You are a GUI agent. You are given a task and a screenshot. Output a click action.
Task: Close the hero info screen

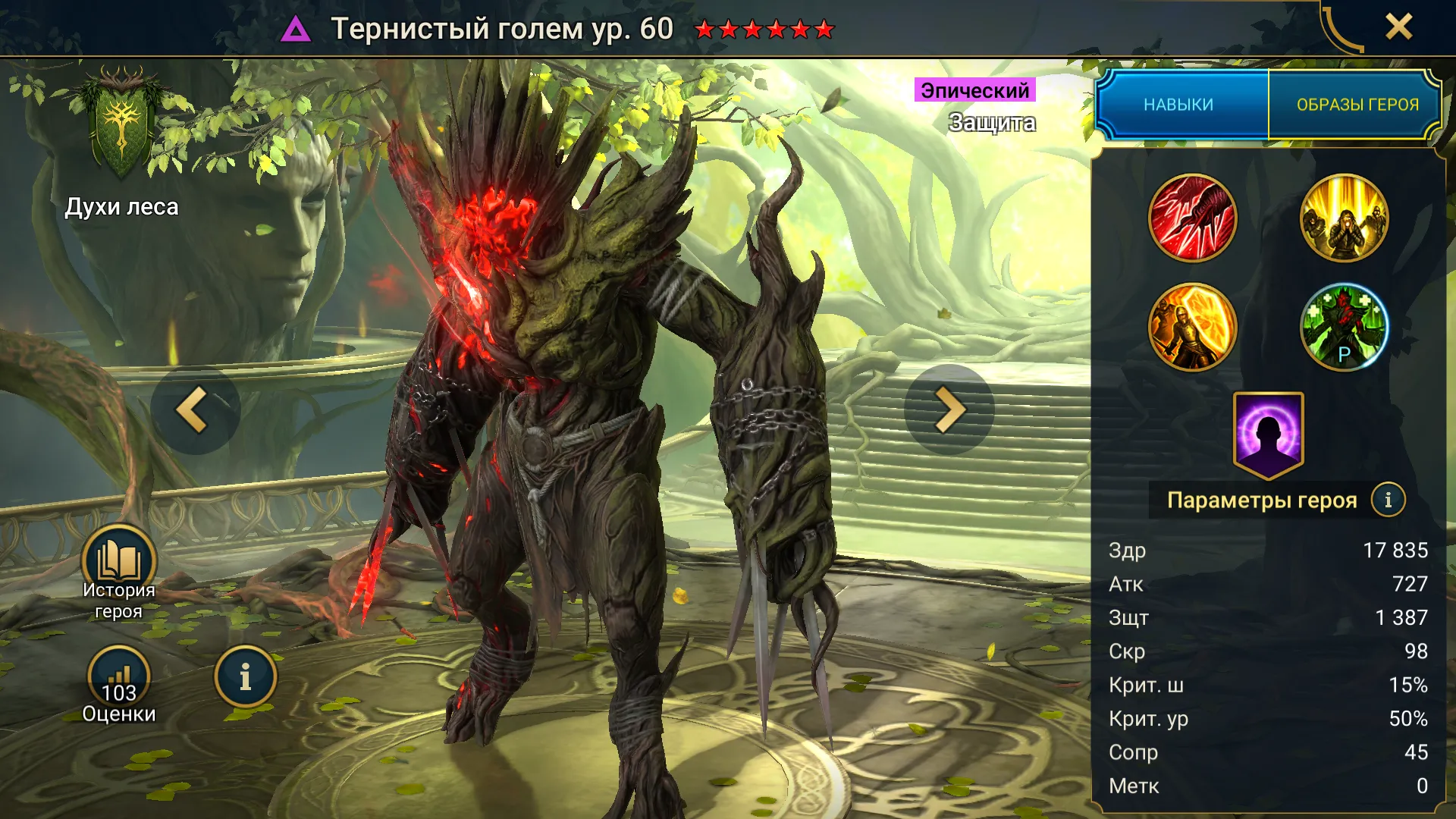click(x=1398, y=27)
